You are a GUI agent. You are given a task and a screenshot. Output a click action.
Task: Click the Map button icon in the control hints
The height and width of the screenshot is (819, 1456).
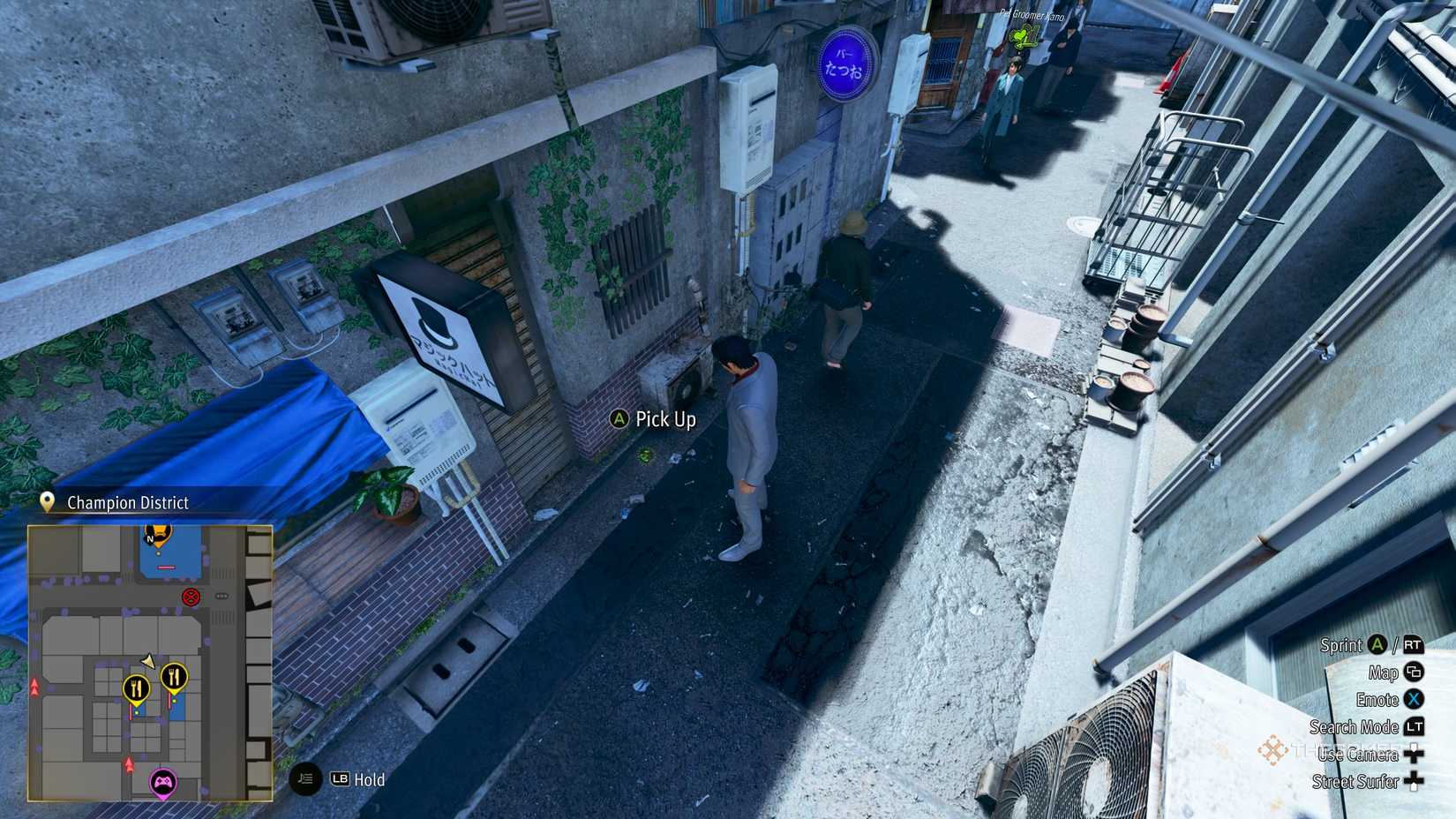pyautogui.click(x=1415, y=673)
